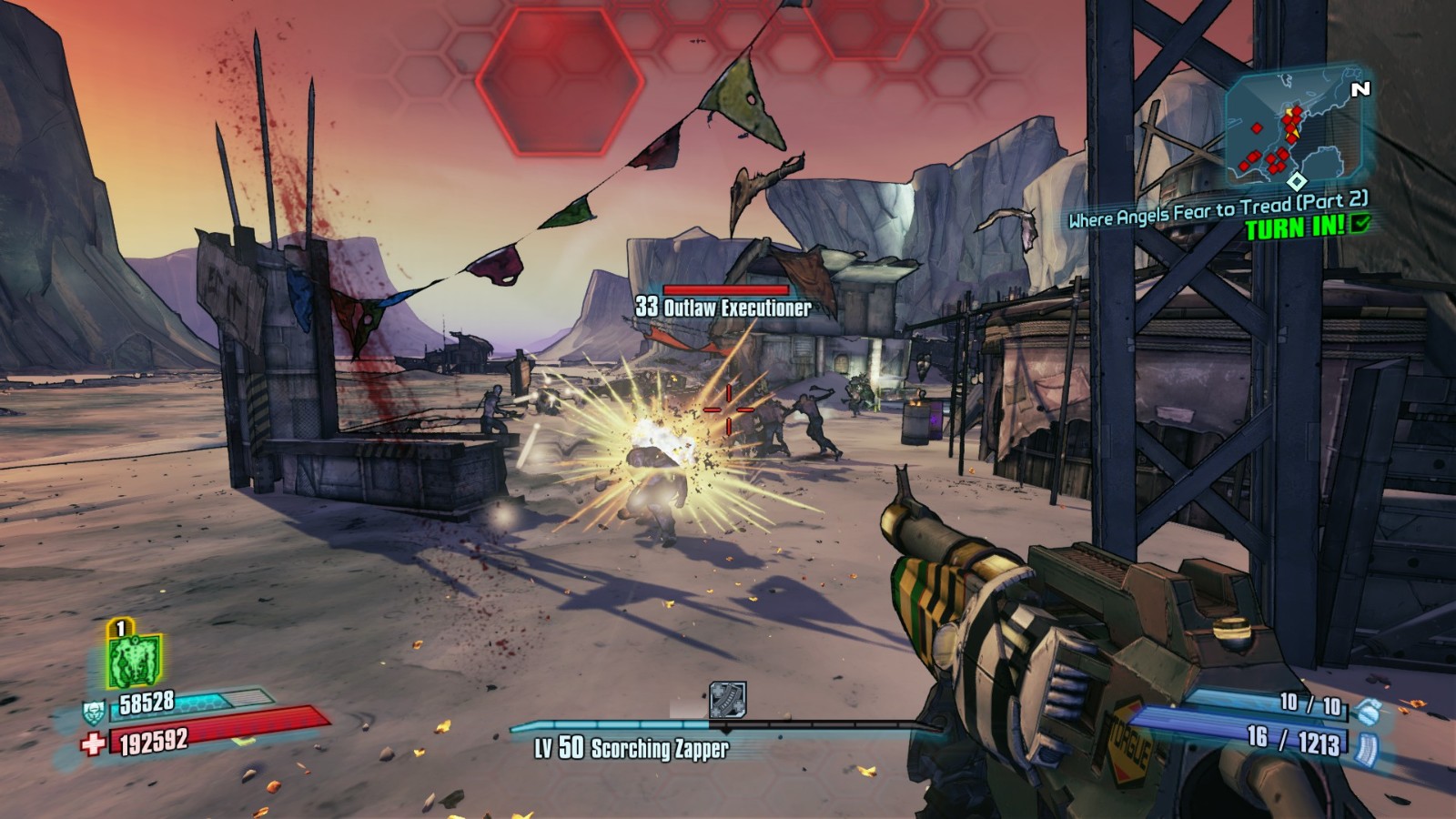Click the green action skill icon
This screenshot has width=1456, height=819.
(x=134, y=659)
